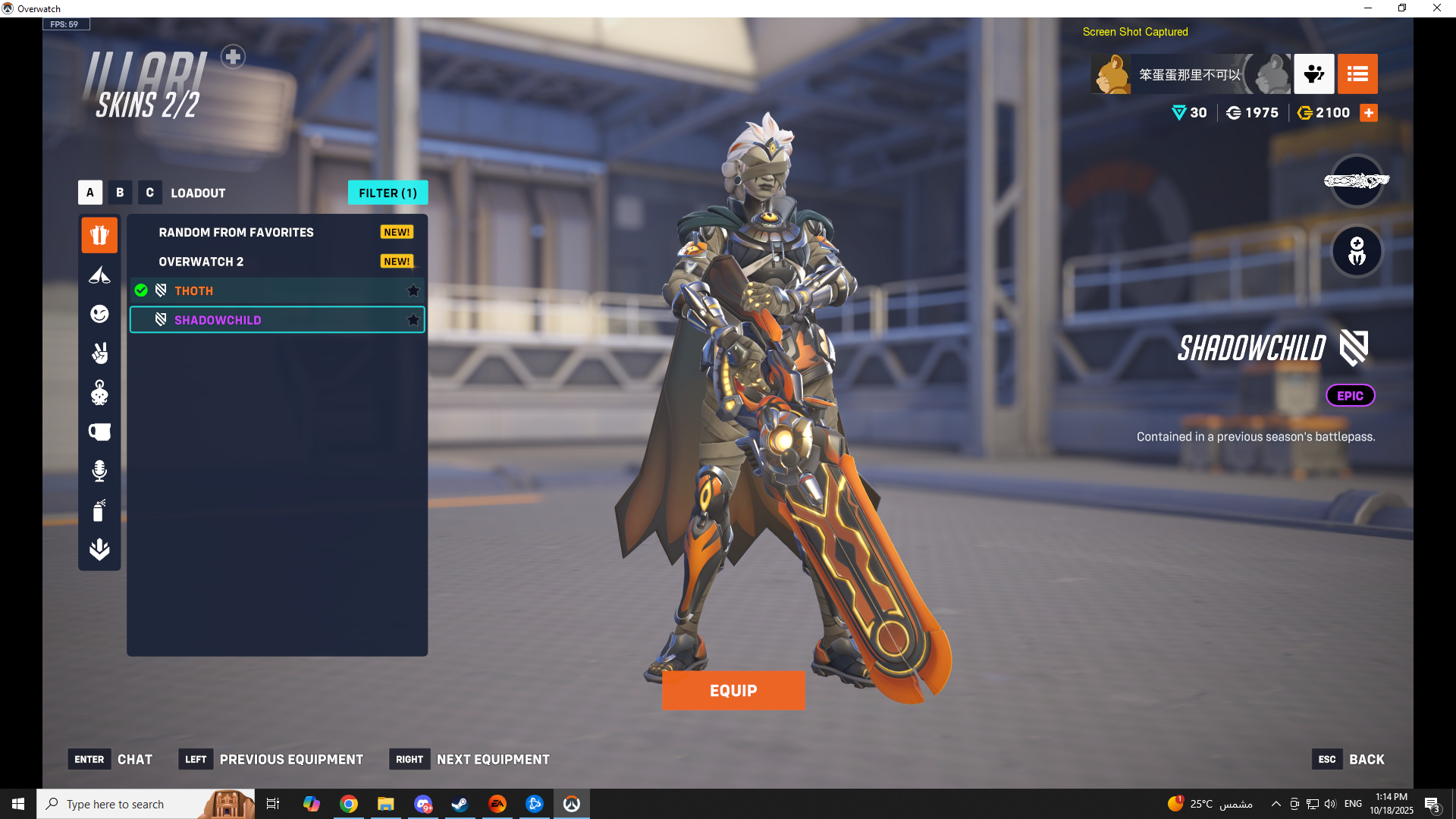Equip the Shadowchild skin

point(733,690)
